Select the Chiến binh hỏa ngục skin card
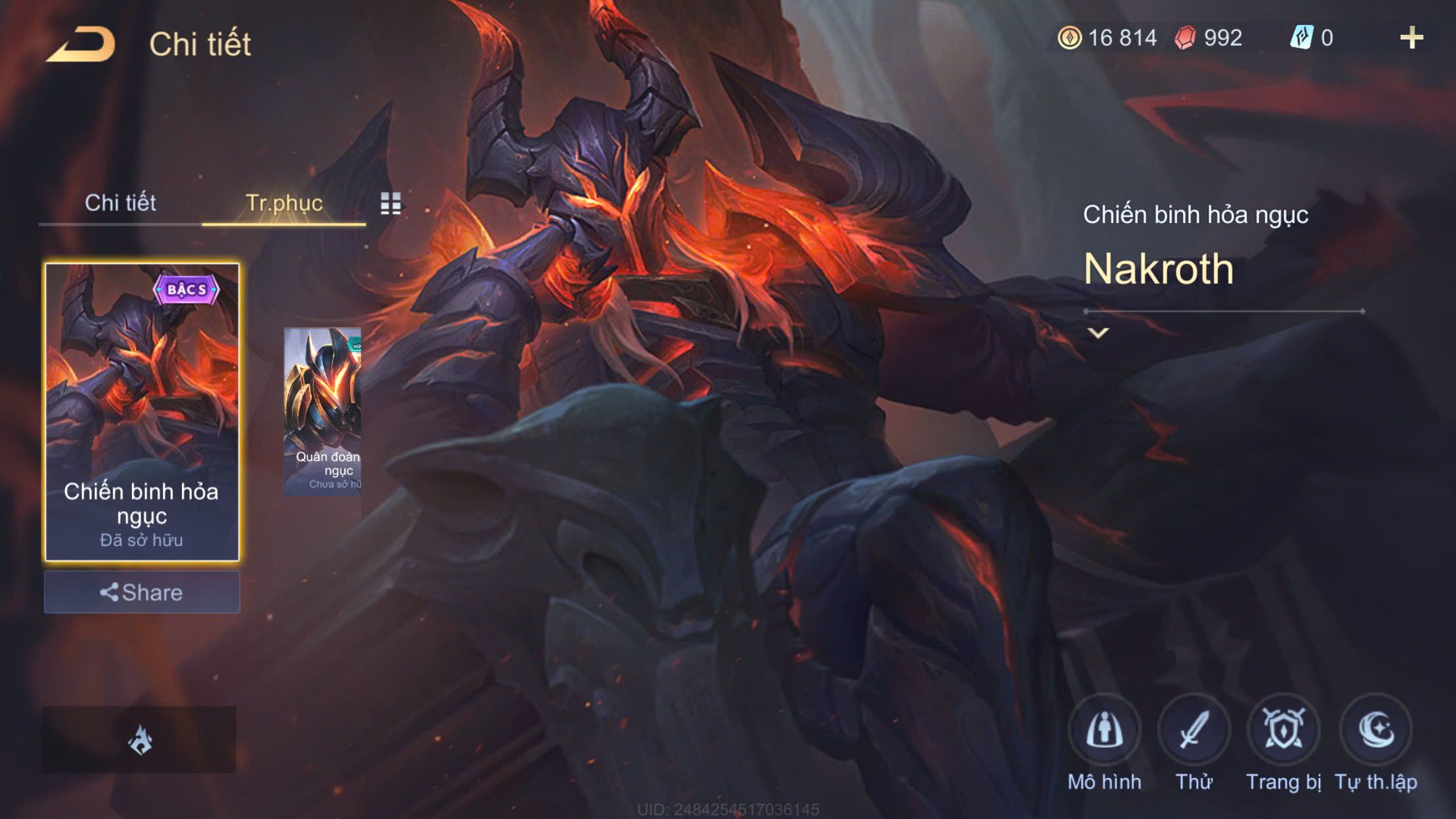 (x=142, y=411)
